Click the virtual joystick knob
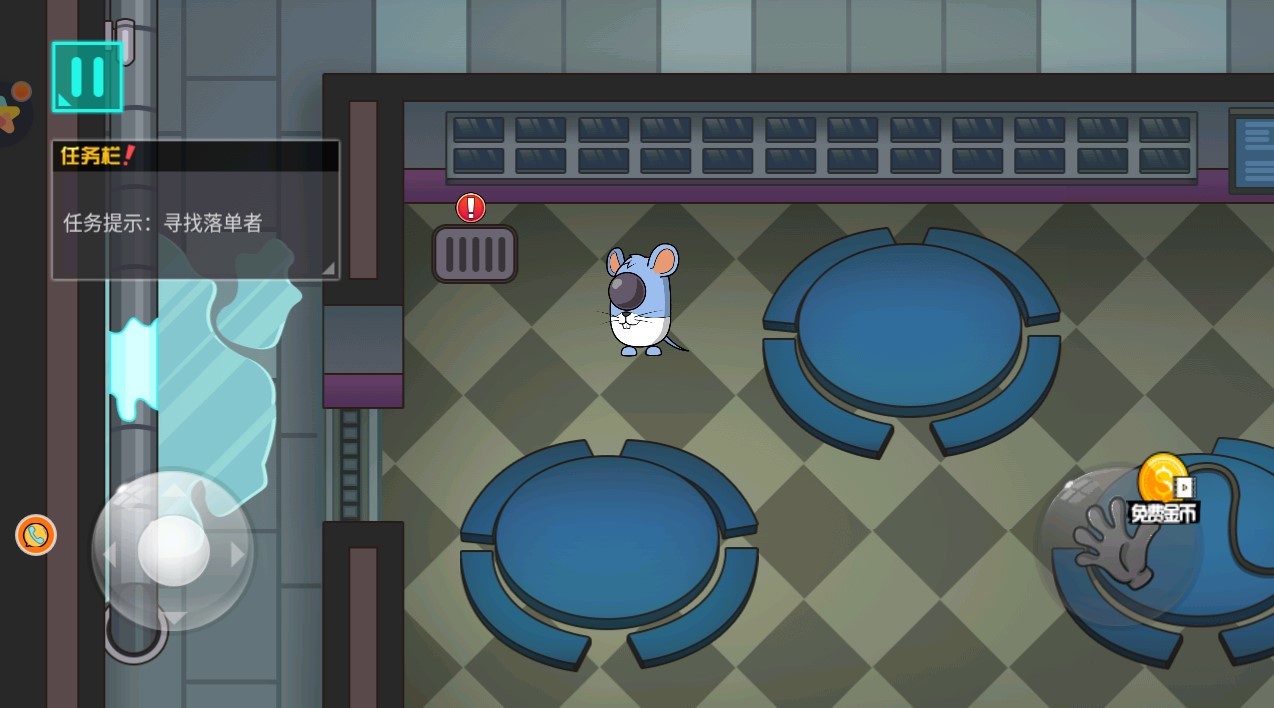Image resolution: width=1274 pixels, height=708 pixels. (x=173, y=551)
